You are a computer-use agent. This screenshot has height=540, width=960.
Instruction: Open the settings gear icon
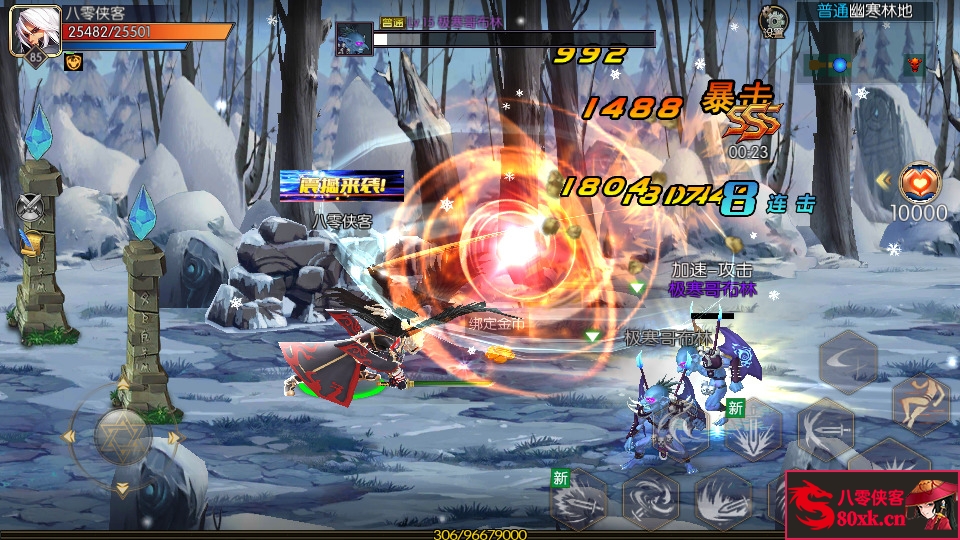772,18
